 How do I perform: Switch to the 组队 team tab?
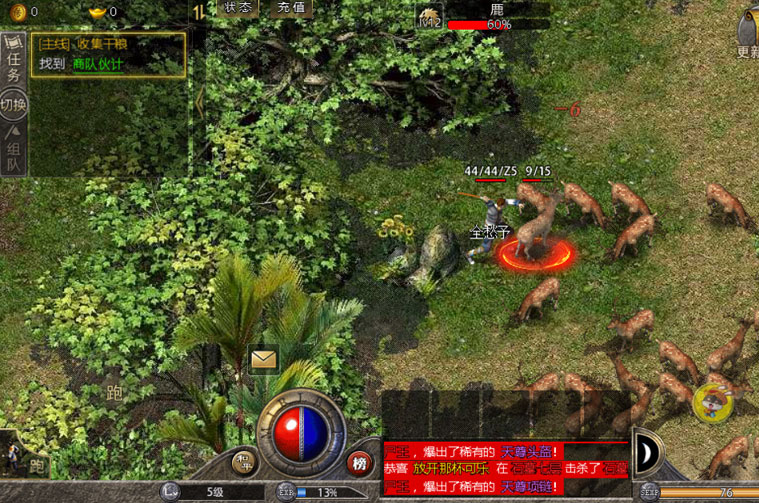(x=14, y=150)
